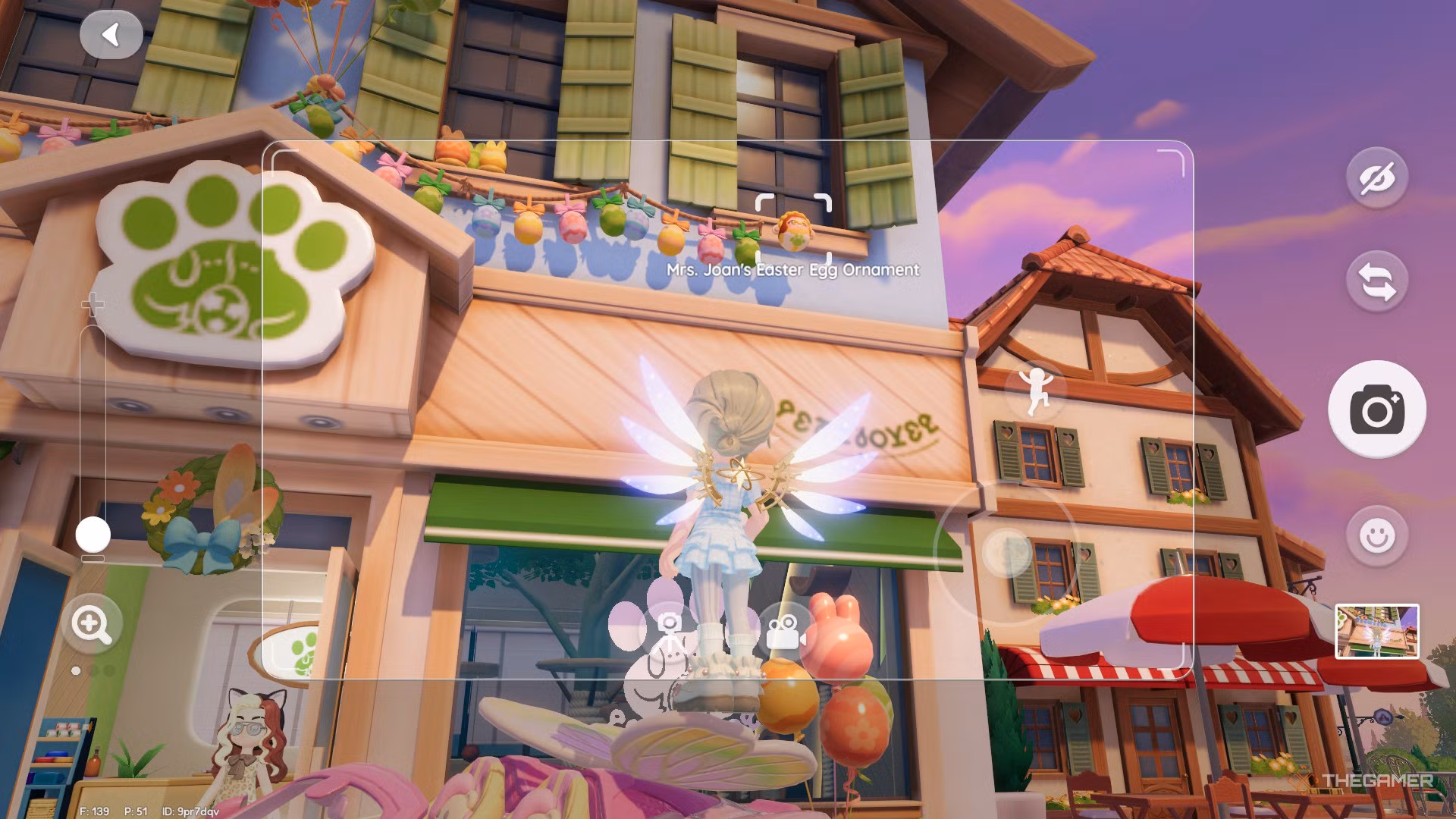Hide the camera UI with the crossed-eye toggle
Image resolution: width=1456 pixels, height=819 pixels.
tap(1378, 179)
